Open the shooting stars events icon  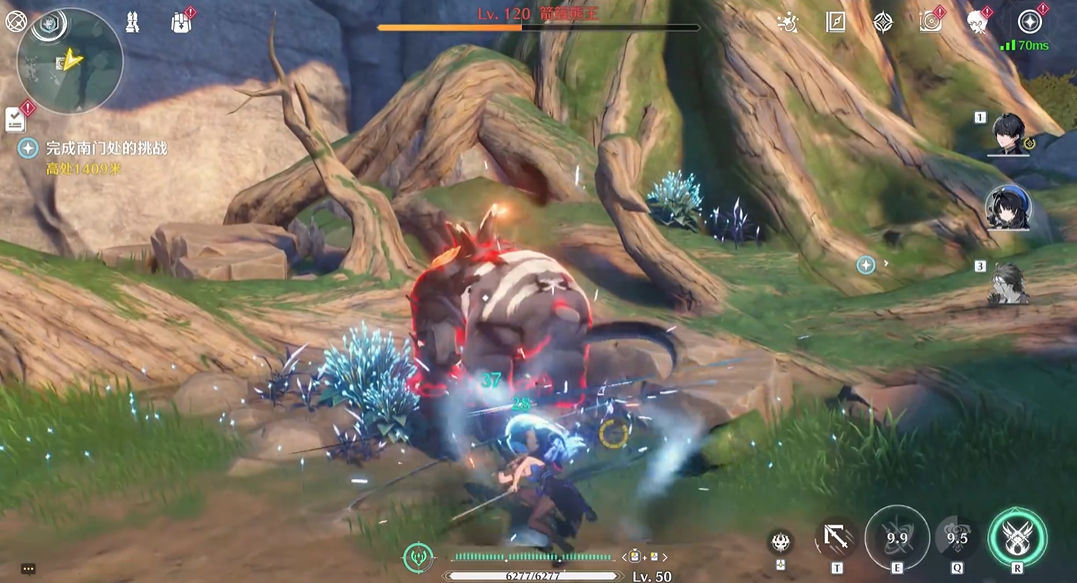coord(788,22)
